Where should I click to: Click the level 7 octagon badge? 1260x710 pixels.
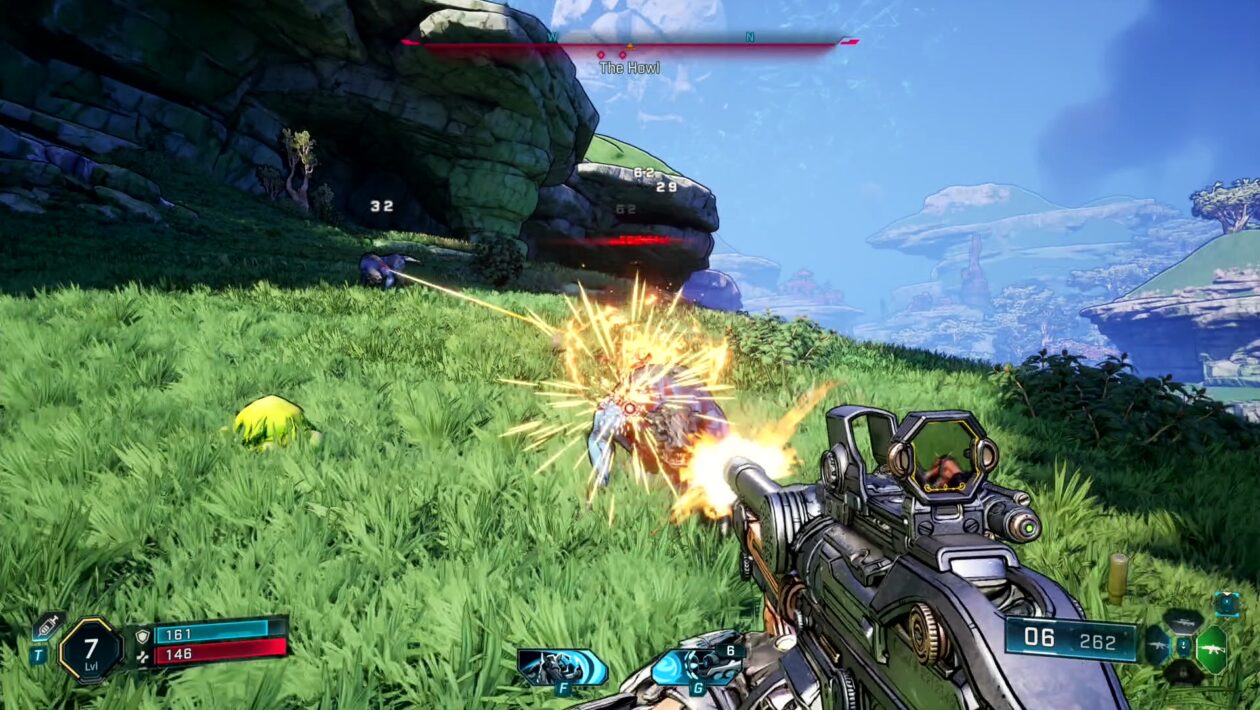click(90, 650)
